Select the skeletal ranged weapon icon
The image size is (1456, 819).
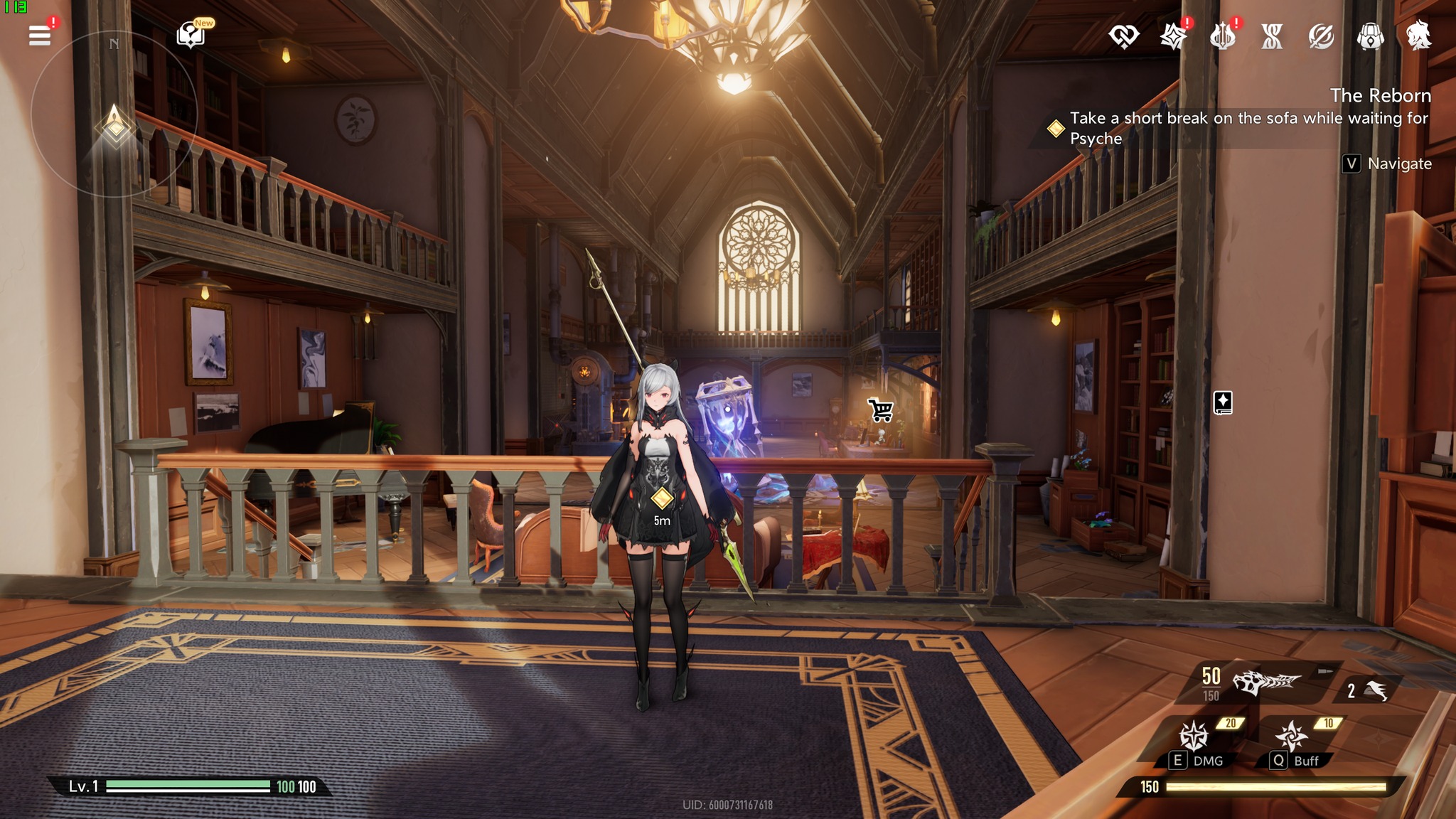pyautogui.click(x=1265, y=682)
